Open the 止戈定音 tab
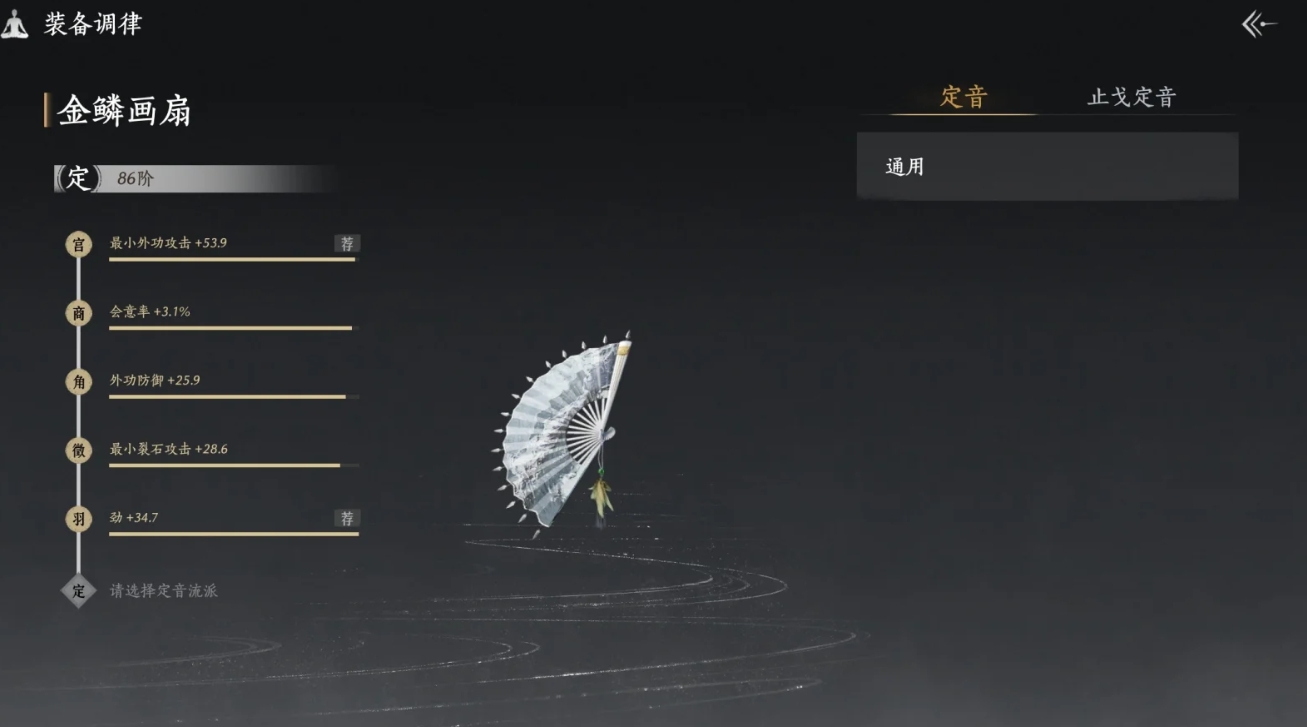The width and height of the screenshot is (1307, 727). pyautogui.click(x=1131, y=97)
